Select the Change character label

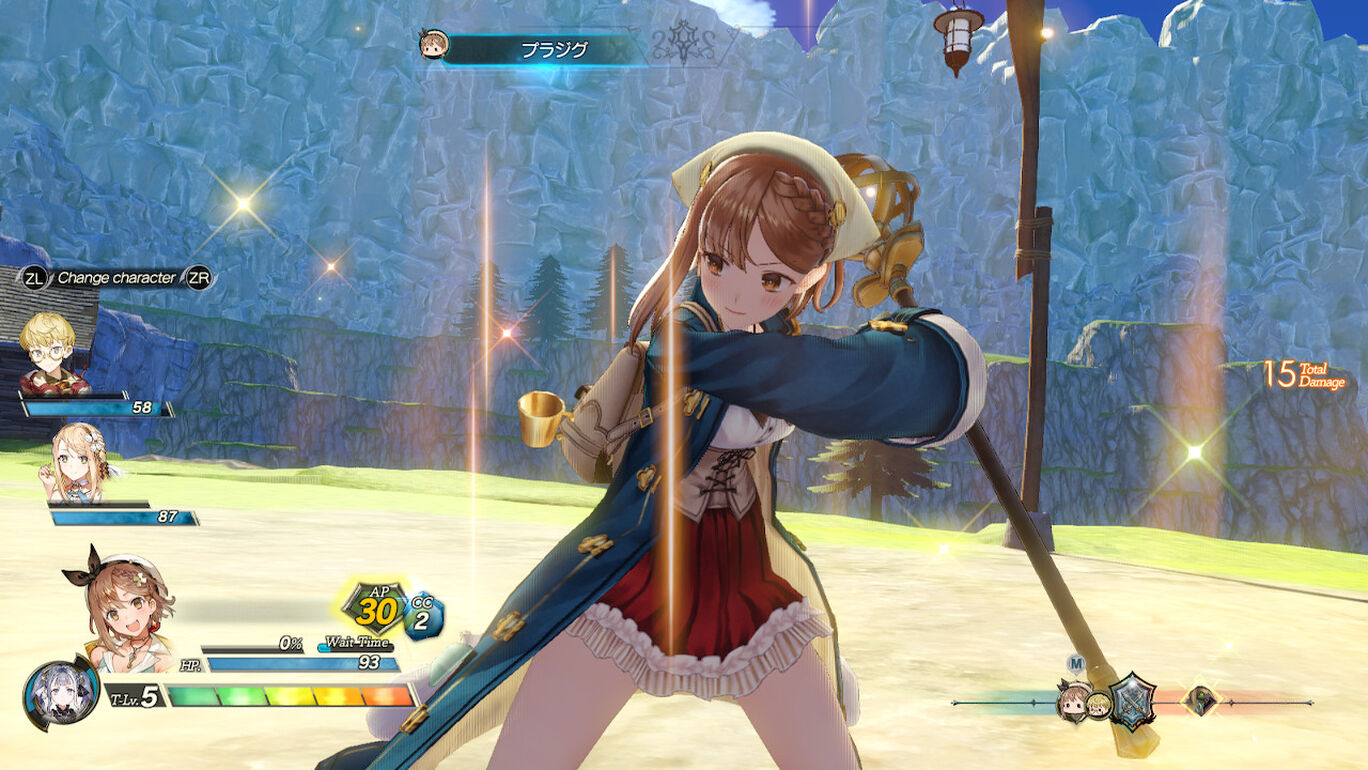coord(116,278)
